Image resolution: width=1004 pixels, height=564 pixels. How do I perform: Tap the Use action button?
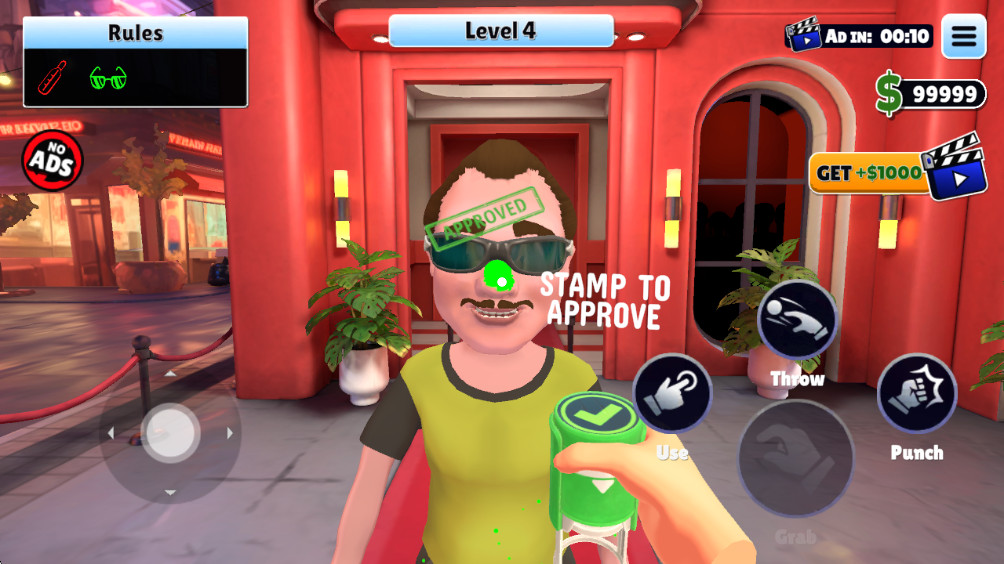point(672,395)
